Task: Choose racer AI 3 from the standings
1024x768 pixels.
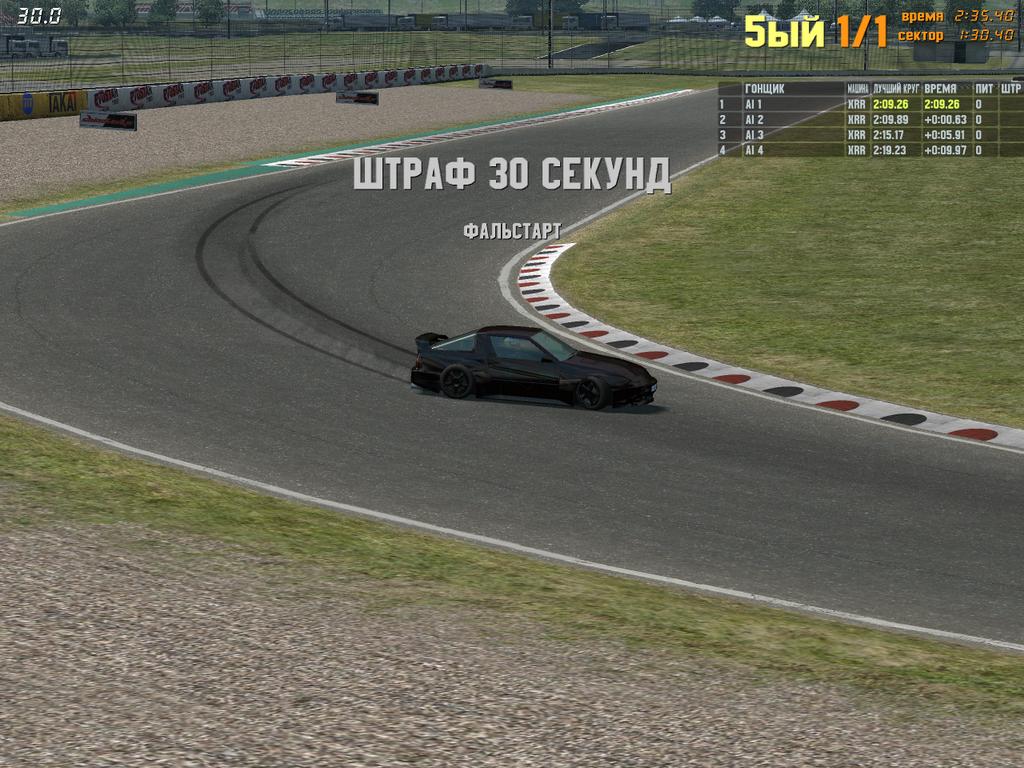Action: [754, 135]
